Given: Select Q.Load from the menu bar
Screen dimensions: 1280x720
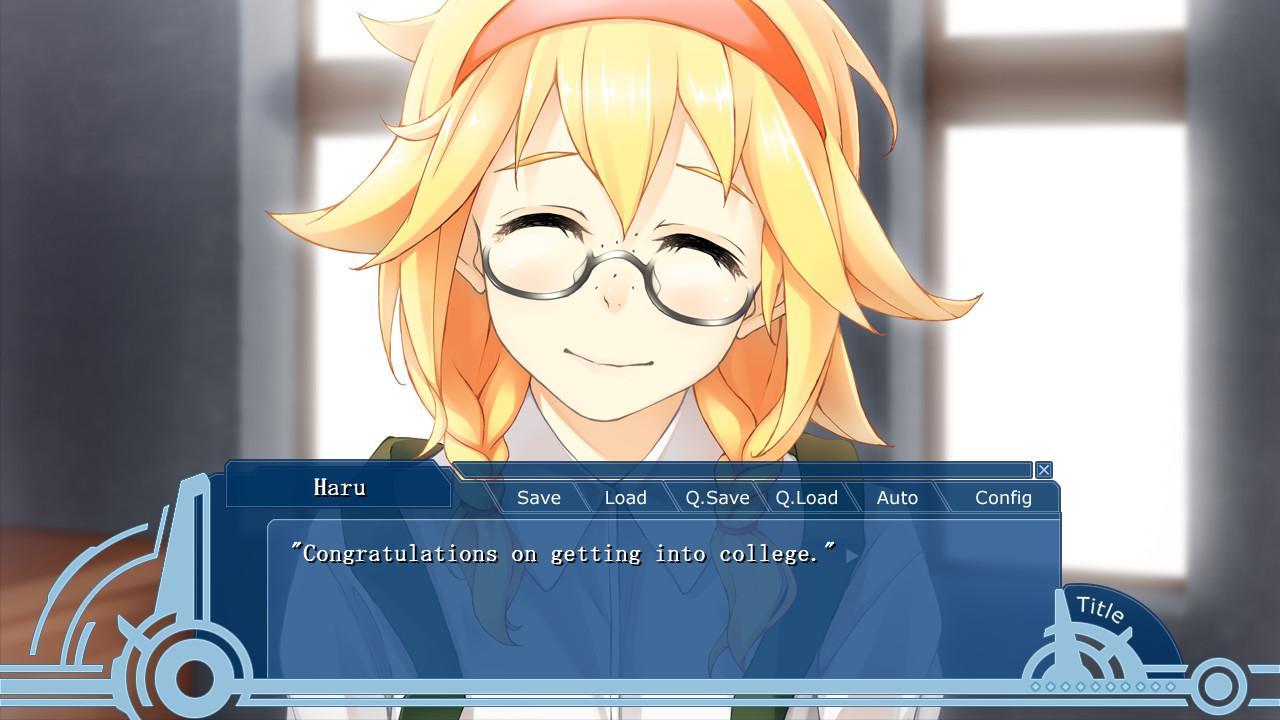Looking at the screenshot, I should [808, 497].
